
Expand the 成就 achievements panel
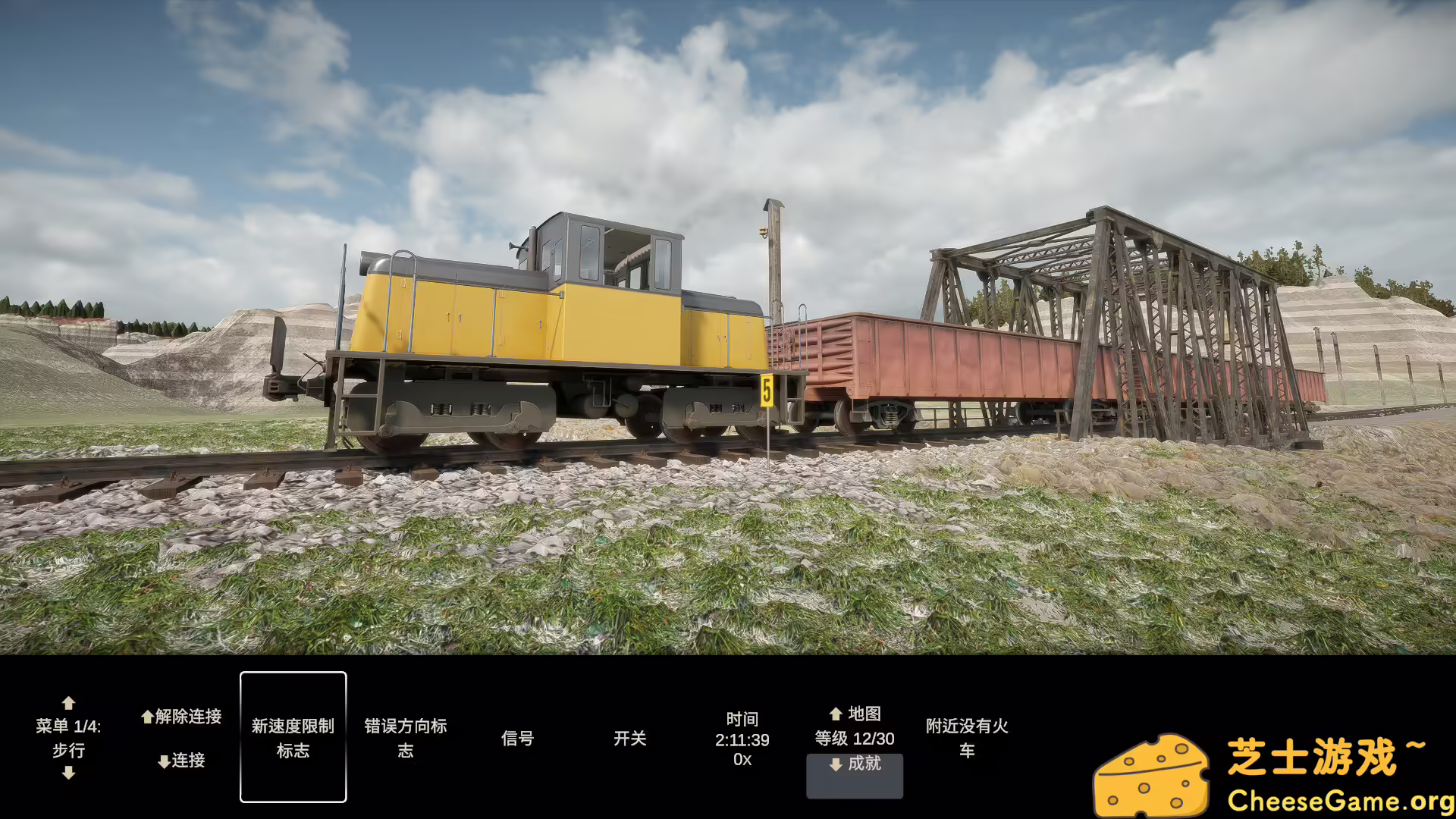click(854, 776)
